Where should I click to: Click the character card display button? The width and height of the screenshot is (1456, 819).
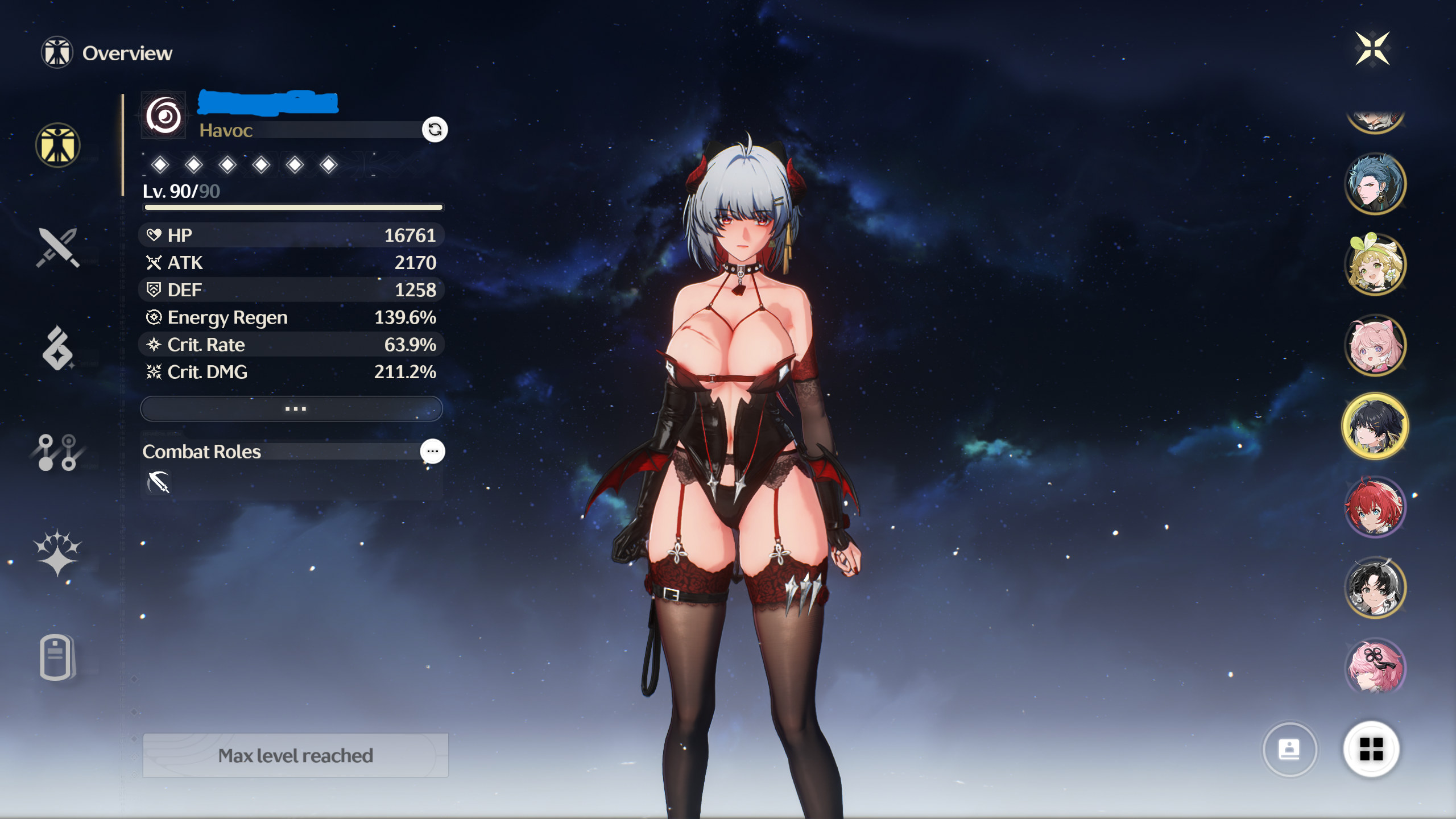1289,749
